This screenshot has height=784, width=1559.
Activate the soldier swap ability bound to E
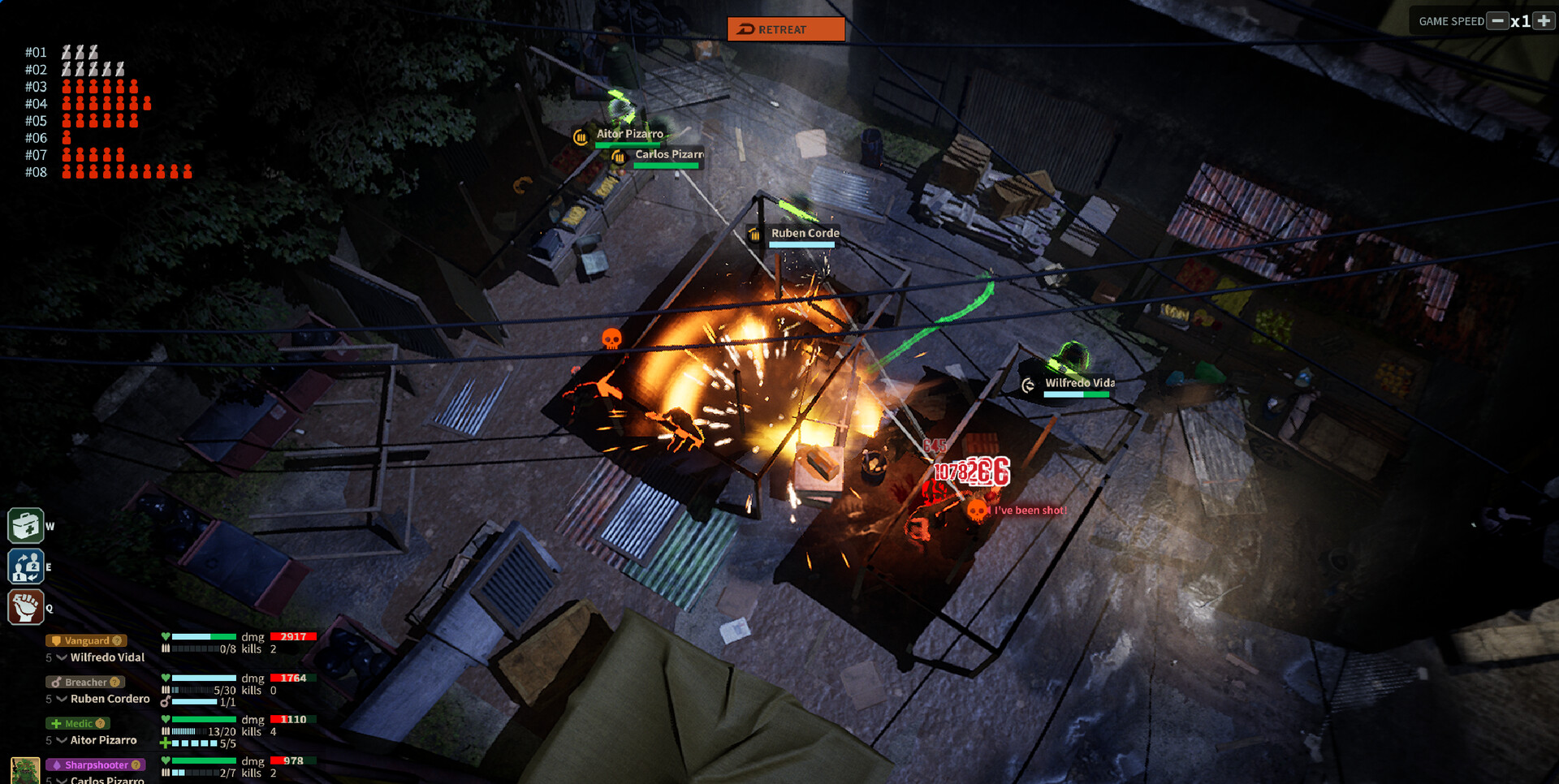click(x=26, y=566)
